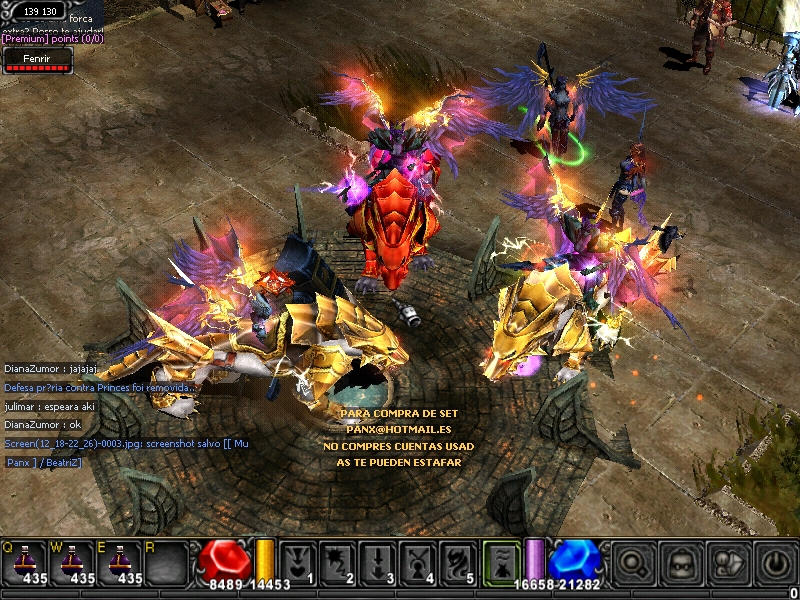Open the inventory bag button
The height and width of the screenshot is (600, 800).
(681, 564)
